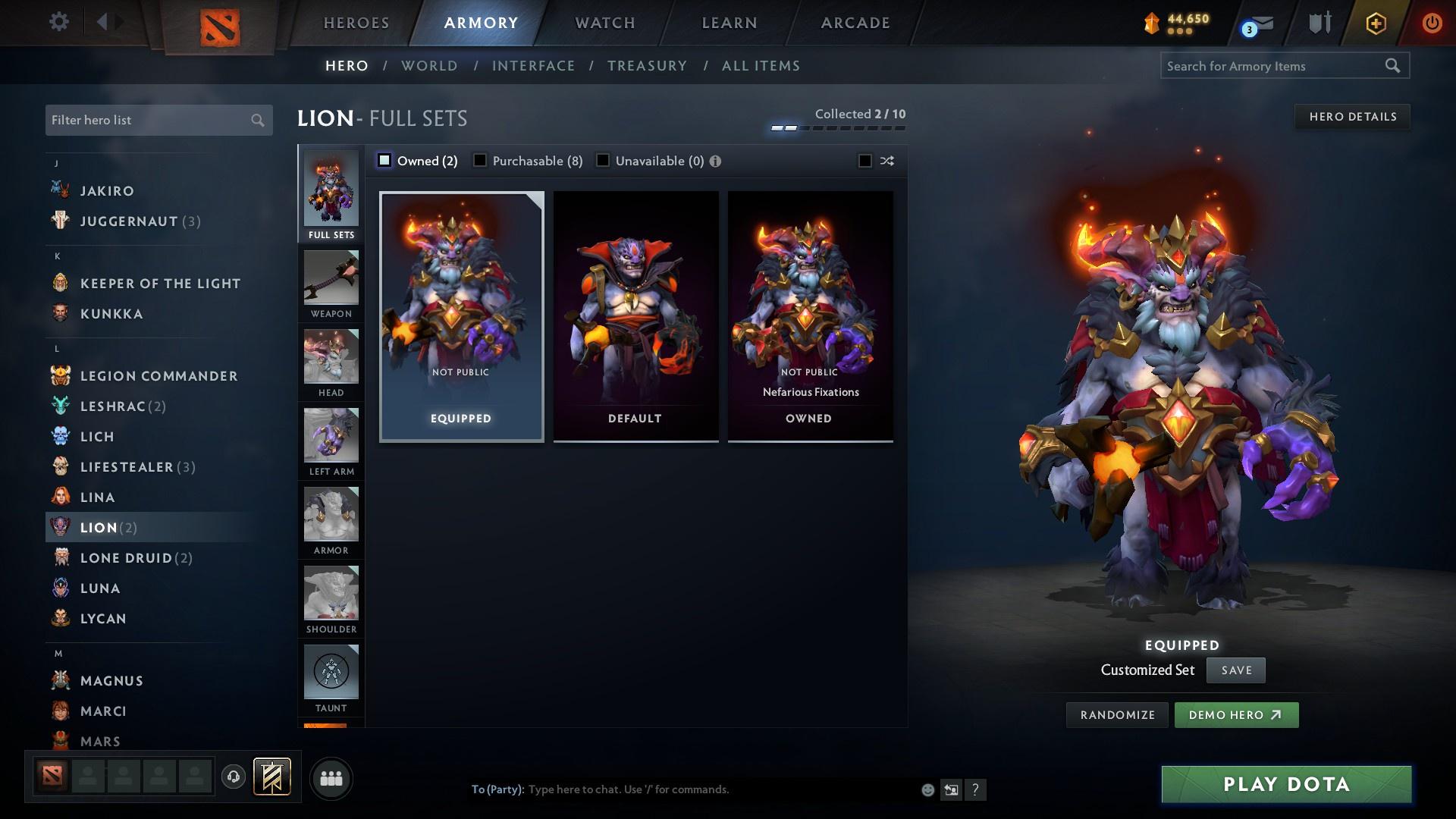The height and width of the screenshot is (819, 1456).
Task: Click the red power logout icon
Action: point(1432,23)
